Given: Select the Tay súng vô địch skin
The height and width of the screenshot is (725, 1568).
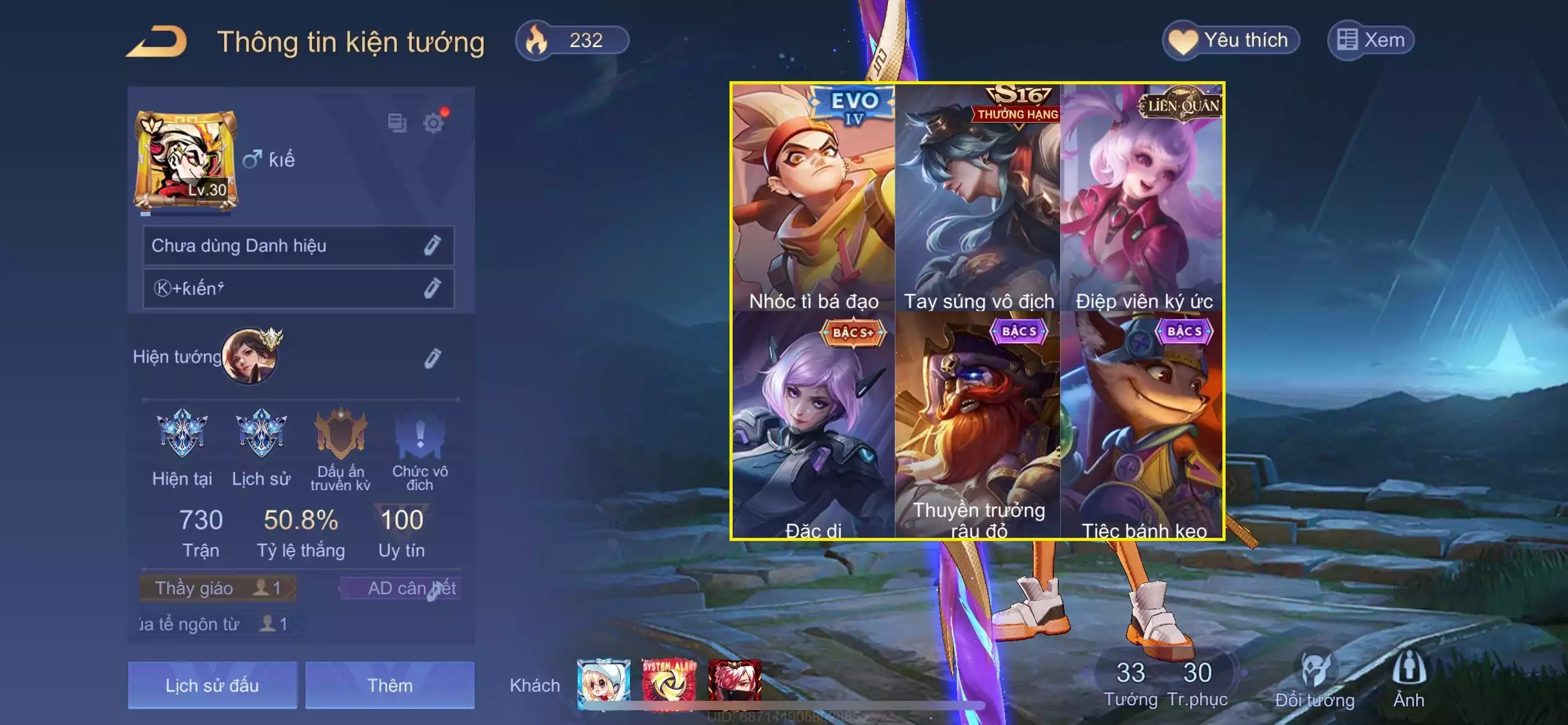Looking at the screenshot, I should (978, 198).
